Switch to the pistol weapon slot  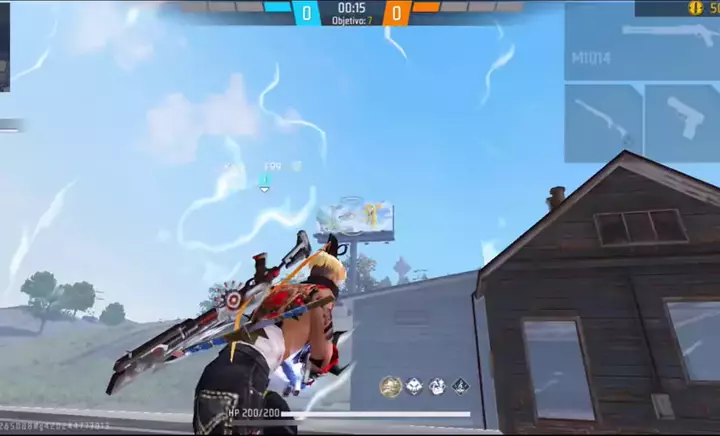[x=682, y=122]
